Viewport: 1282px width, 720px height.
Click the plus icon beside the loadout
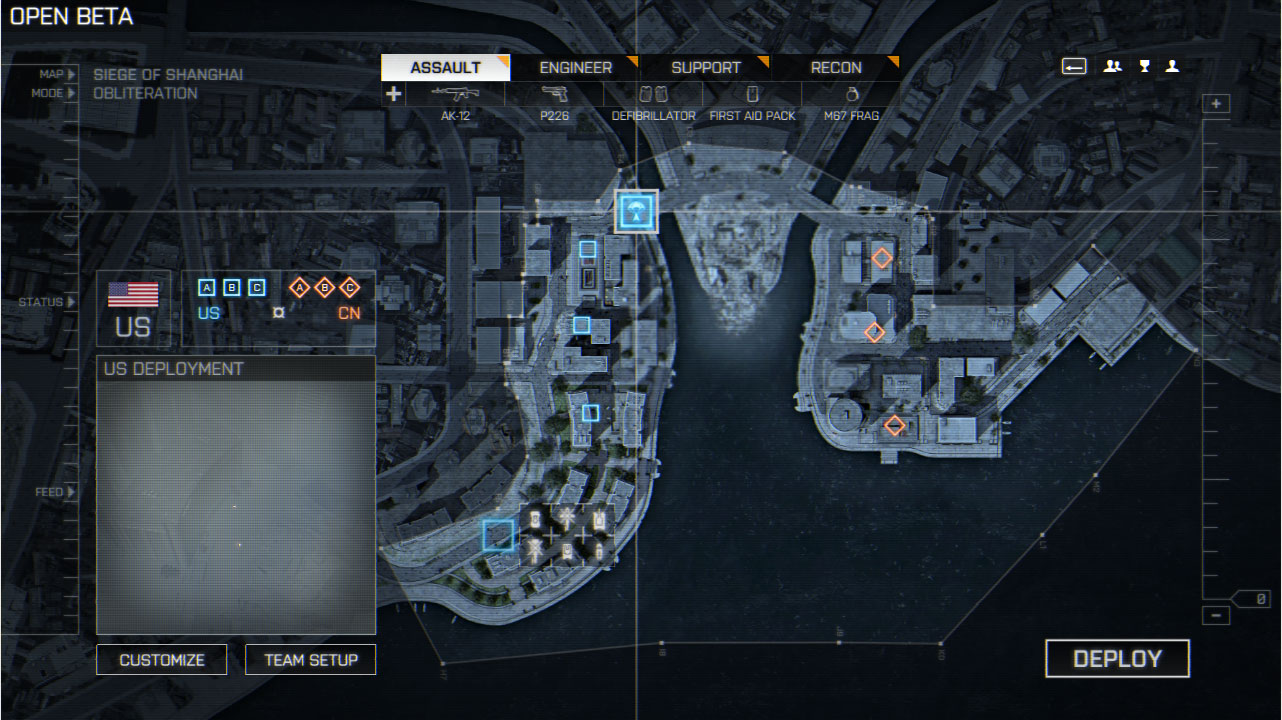coord(394,94)
